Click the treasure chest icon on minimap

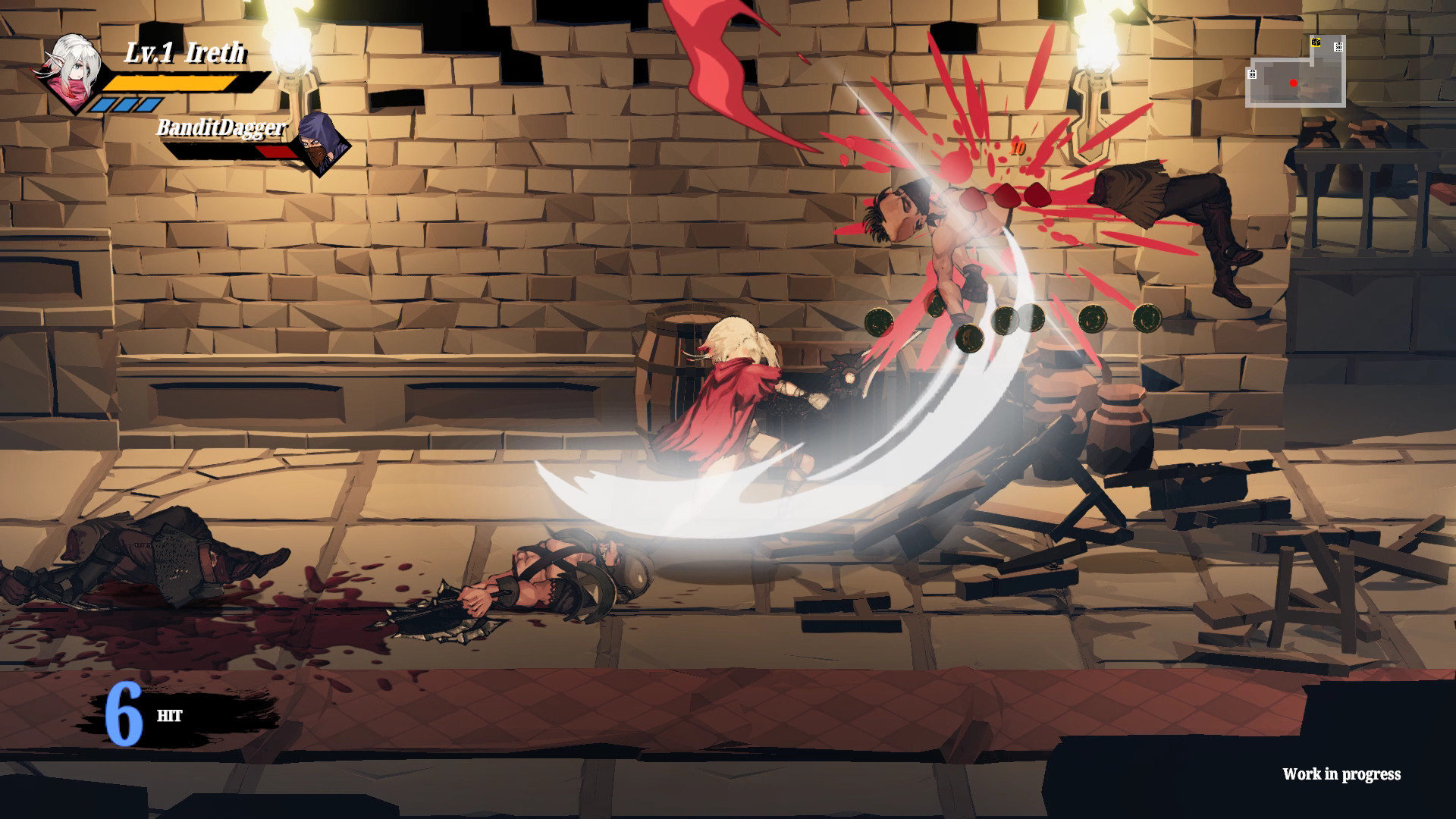1316,42
